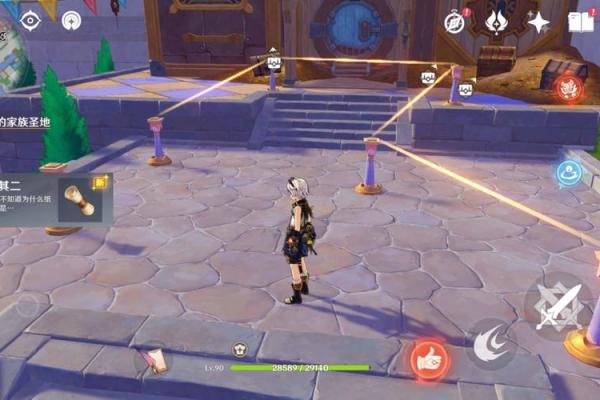This screenshot has width=600, height=400.
Task: Open the book handbook icon
Action: point(580,21)
